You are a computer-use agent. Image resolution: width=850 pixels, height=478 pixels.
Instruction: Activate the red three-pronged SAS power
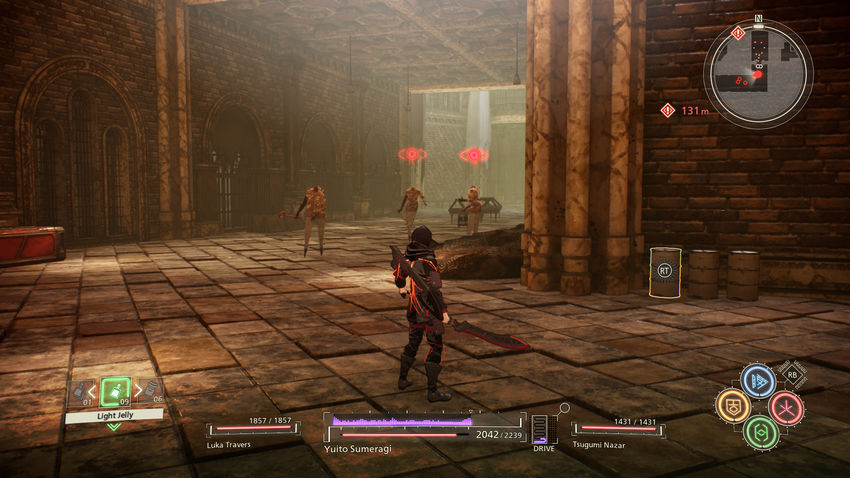pyautogui.click(x=785, y=407)
